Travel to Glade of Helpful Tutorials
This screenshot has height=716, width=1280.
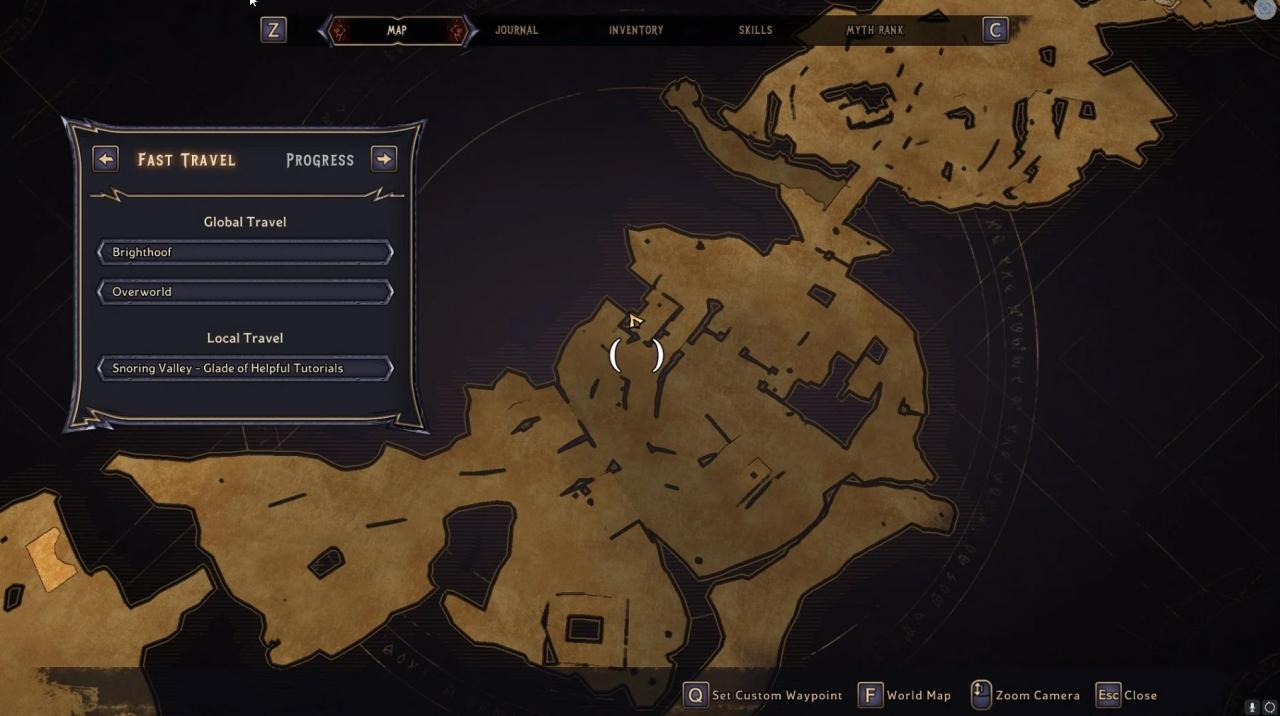click(245, 368)
